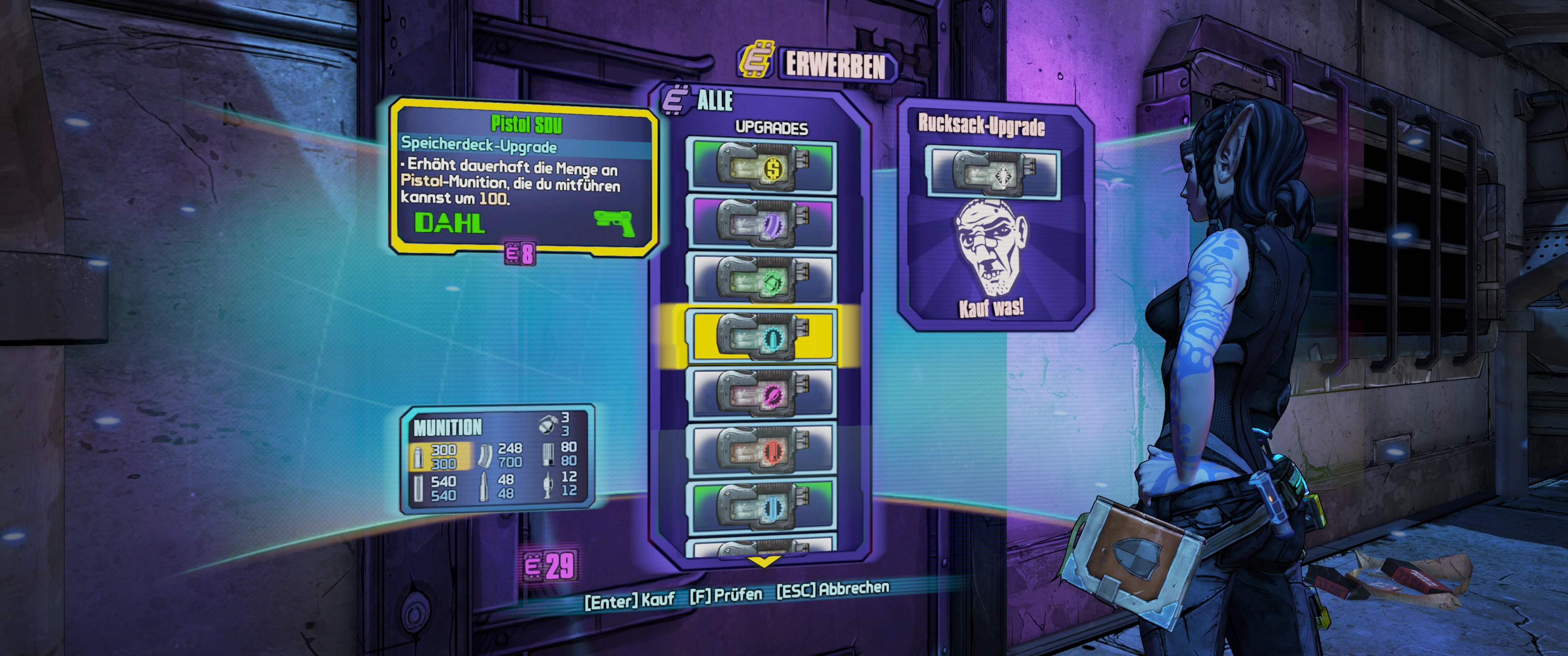Switch to the ALLE category tab
Viewport: 1568px width, 656px height.
pos(714,101)
